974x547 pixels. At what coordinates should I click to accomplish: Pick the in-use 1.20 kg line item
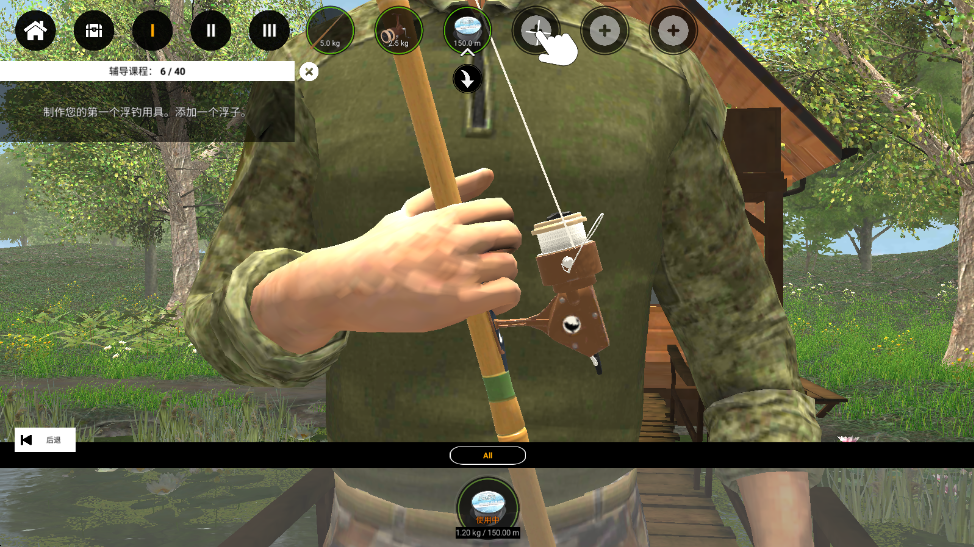tap(487, 504)
